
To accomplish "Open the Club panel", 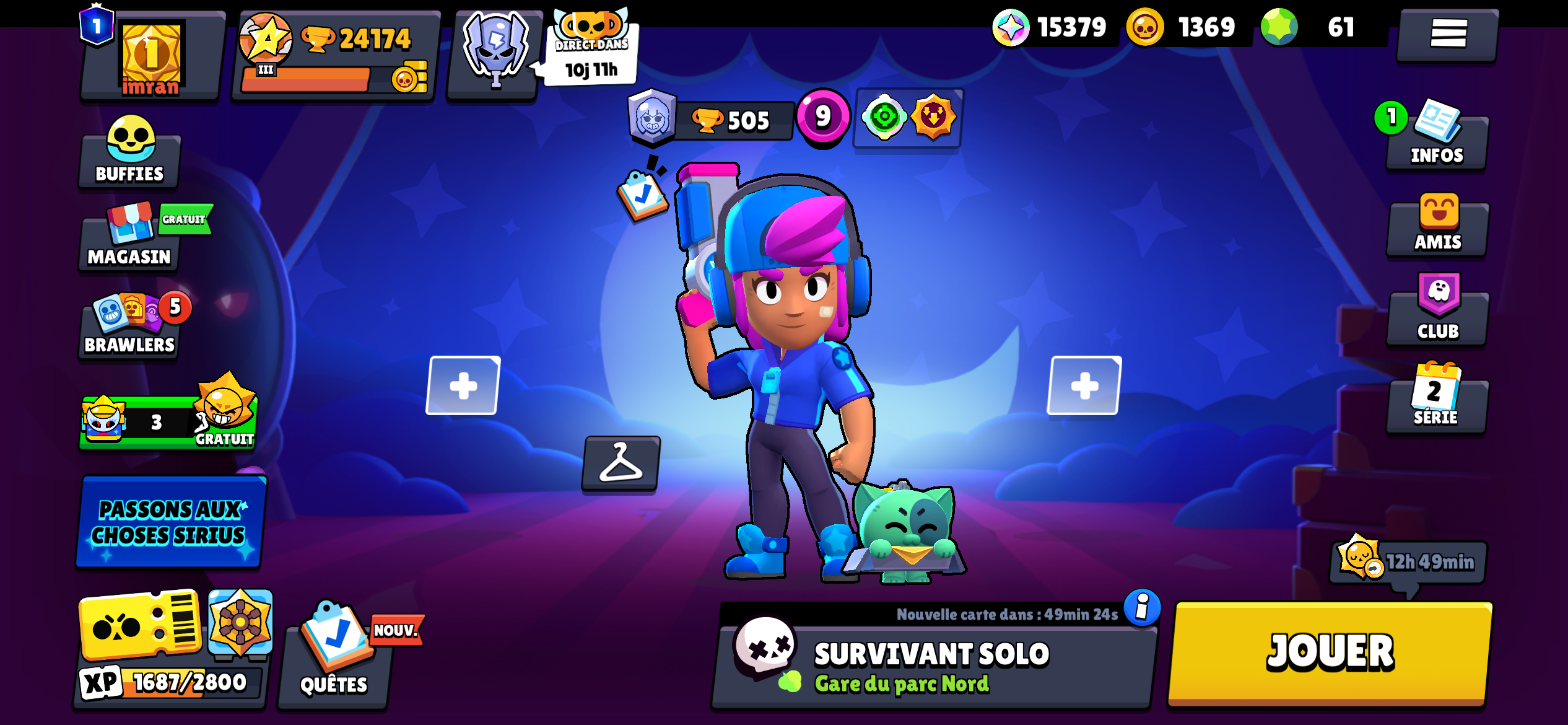I will [x=1437, y=313].
